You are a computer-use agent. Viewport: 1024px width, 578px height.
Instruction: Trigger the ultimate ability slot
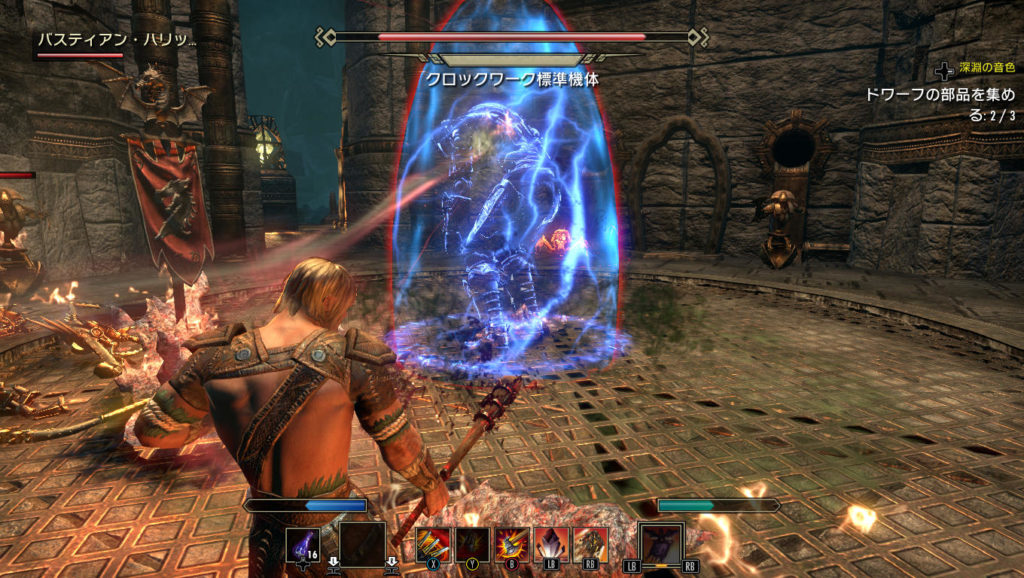(661, 547)
